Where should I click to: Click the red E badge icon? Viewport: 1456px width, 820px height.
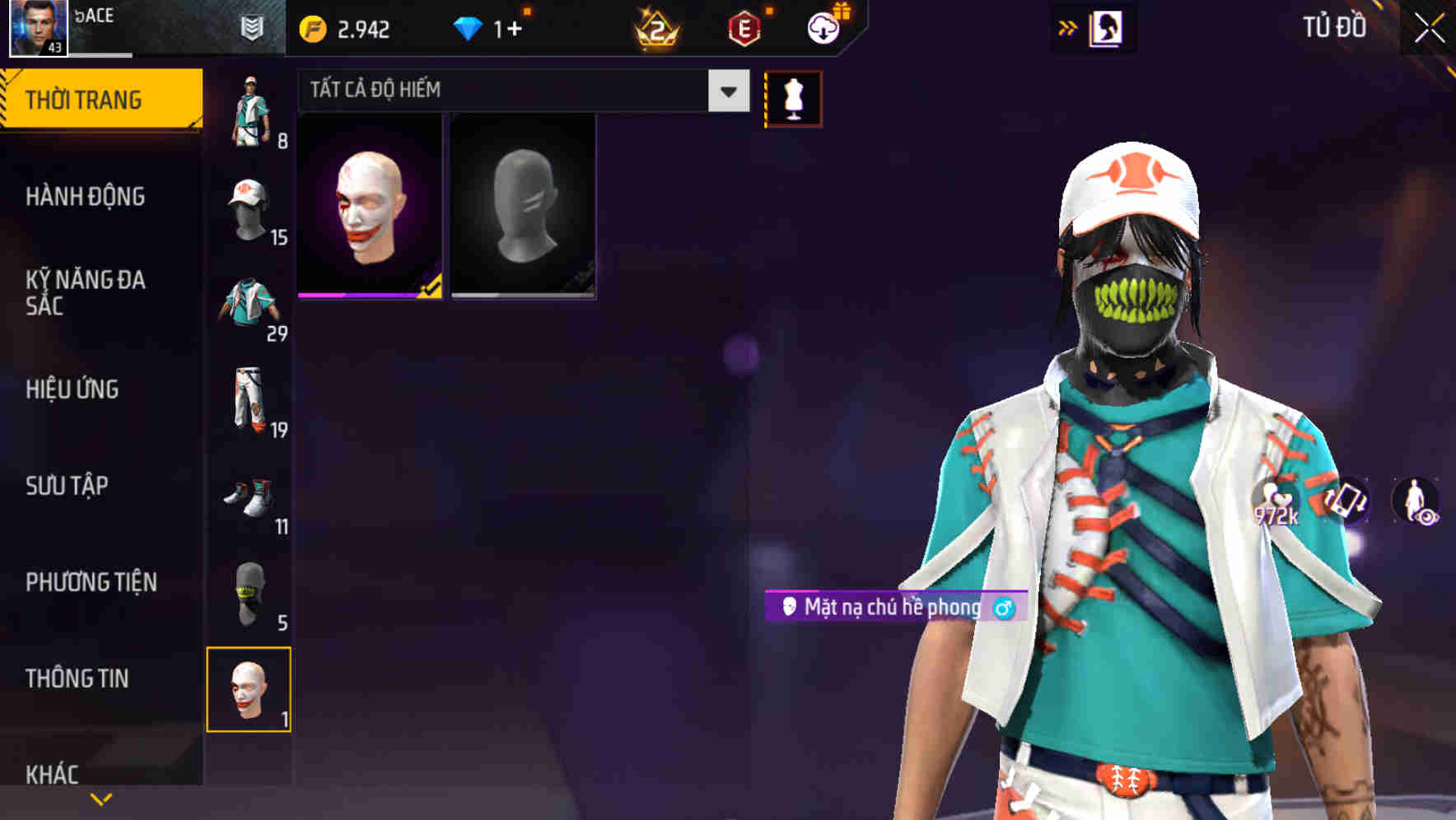(744, 26)
